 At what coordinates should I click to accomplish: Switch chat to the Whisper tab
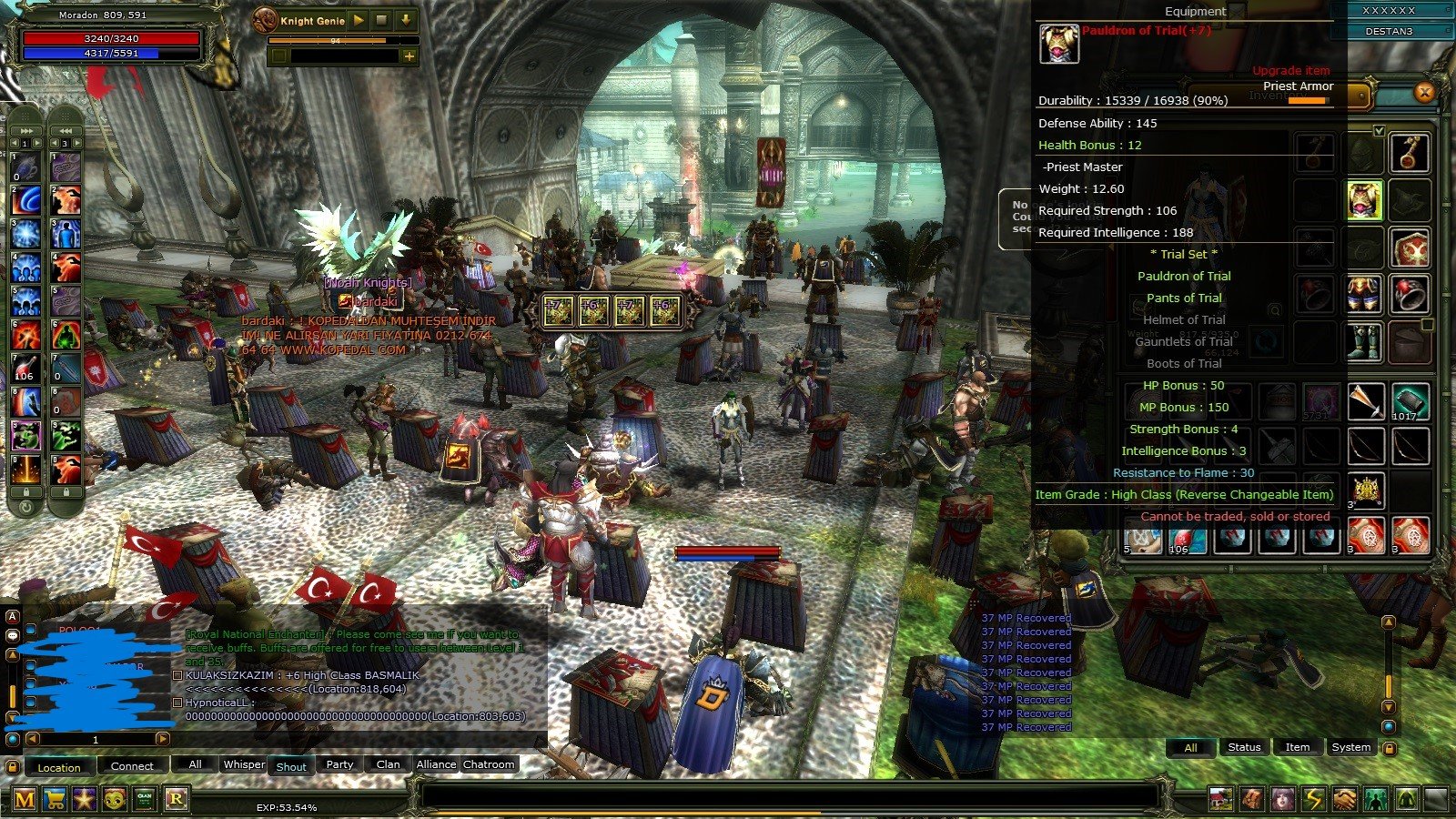244,764
